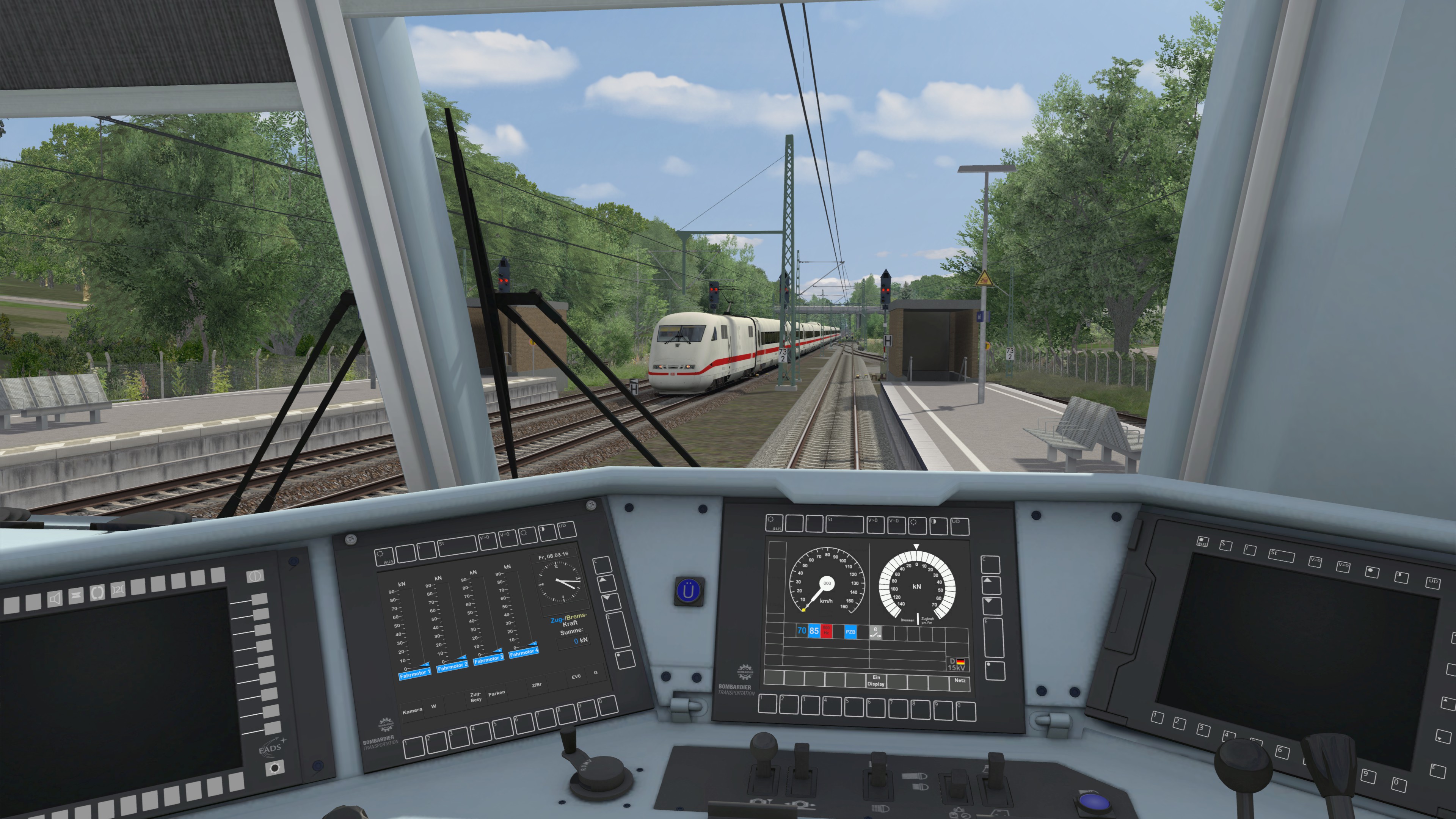Select the Ein Display softkey
This screenshot has height=819, width=1456.
[x=875, y=681]
